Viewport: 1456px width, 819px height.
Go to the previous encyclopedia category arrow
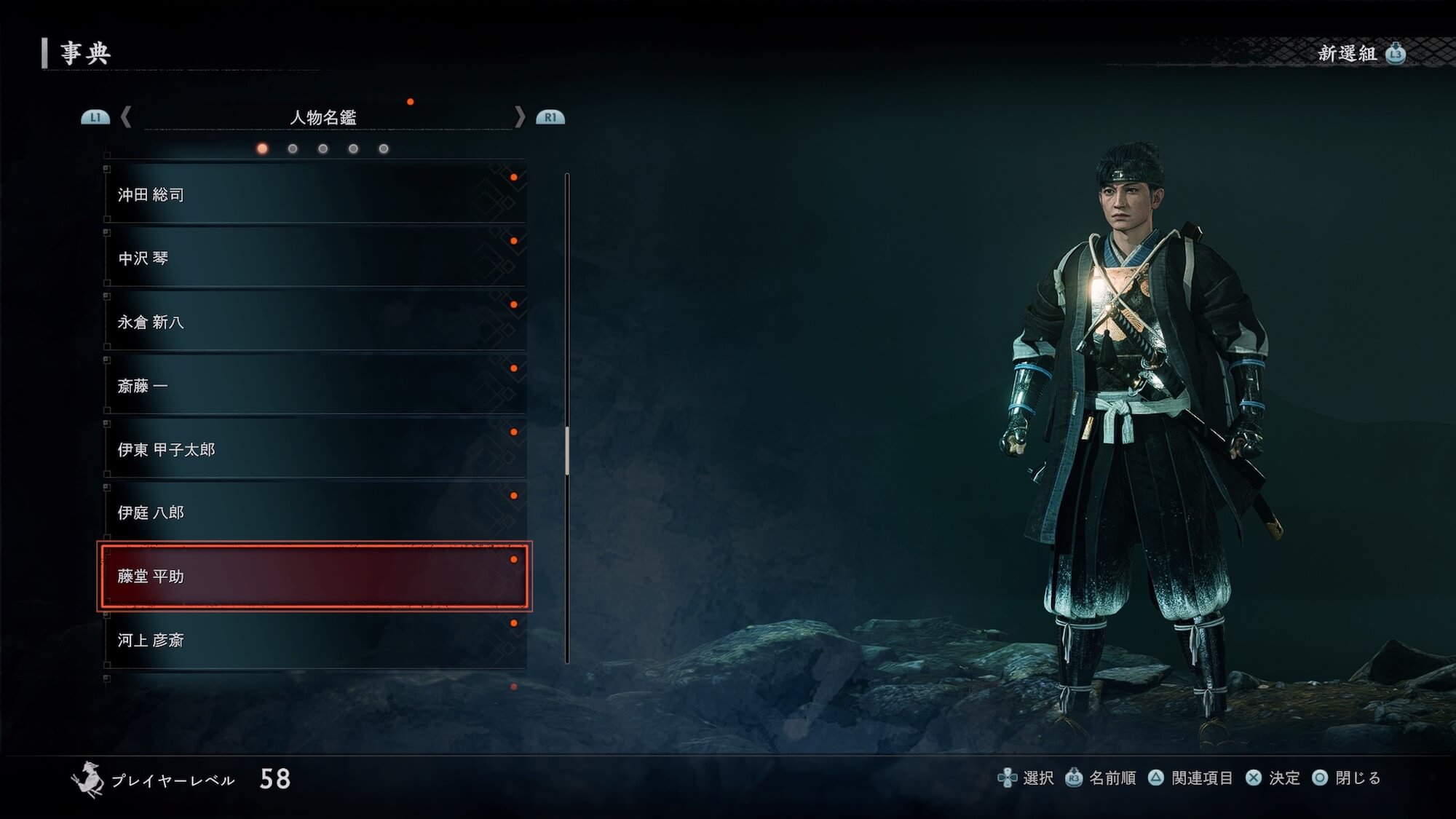pyautogui.click(x=126, y=116)
